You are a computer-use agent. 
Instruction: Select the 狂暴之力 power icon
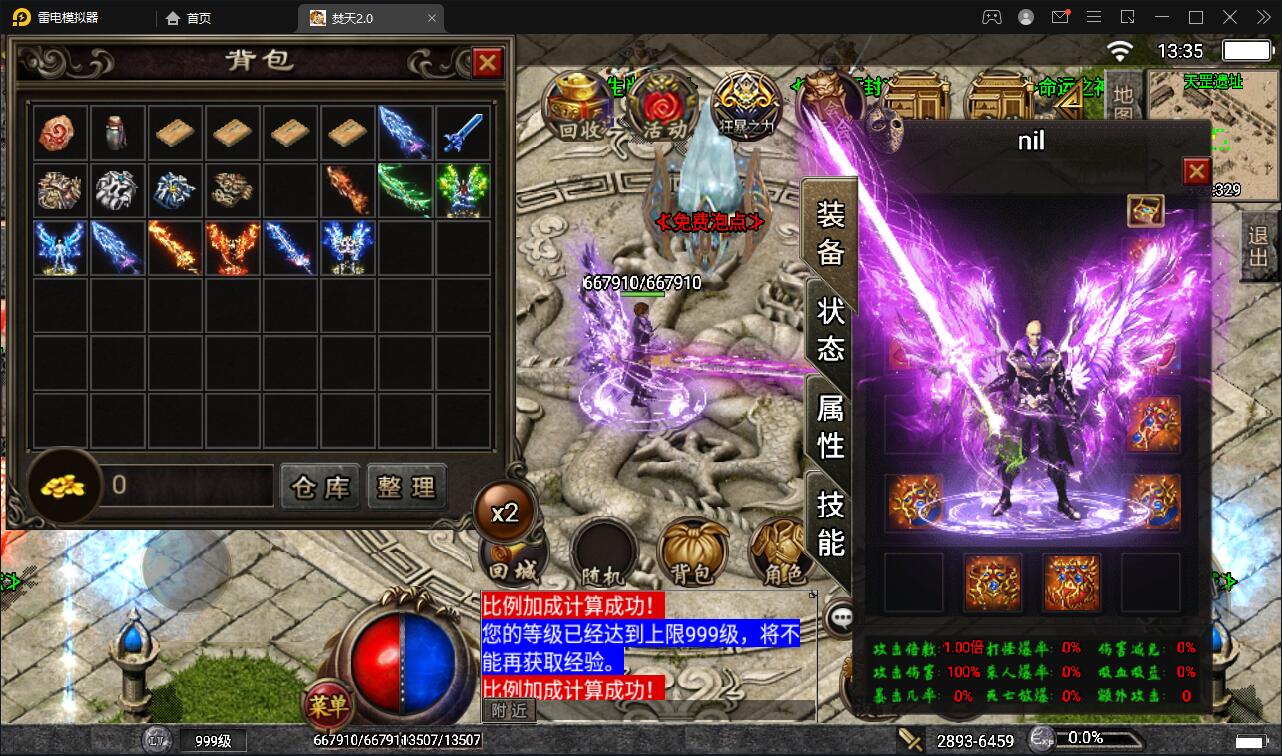click(745, 105)
